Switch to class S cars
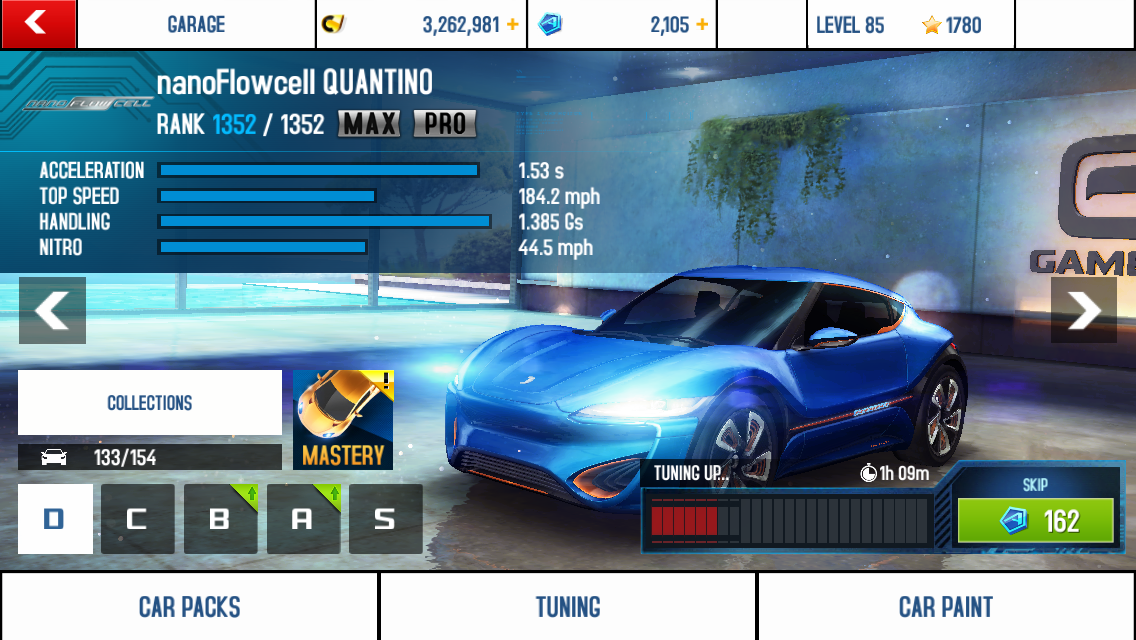1136x640 pixels. pyautogui.click(x=385, y=519)
